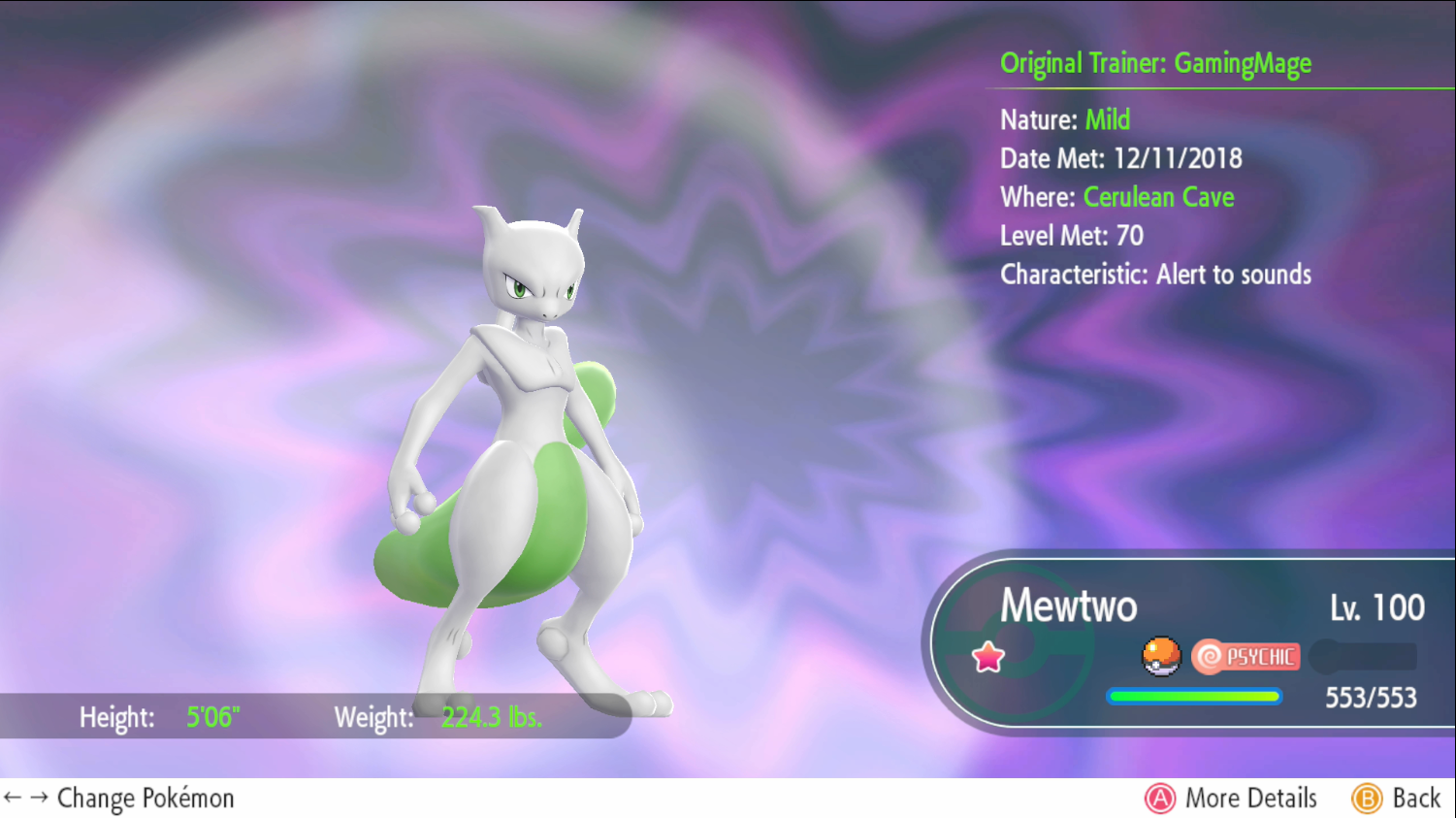Click the shiny star icon beside Mewtwo
Screen dimensions: 1456x818
pos(987,656)
